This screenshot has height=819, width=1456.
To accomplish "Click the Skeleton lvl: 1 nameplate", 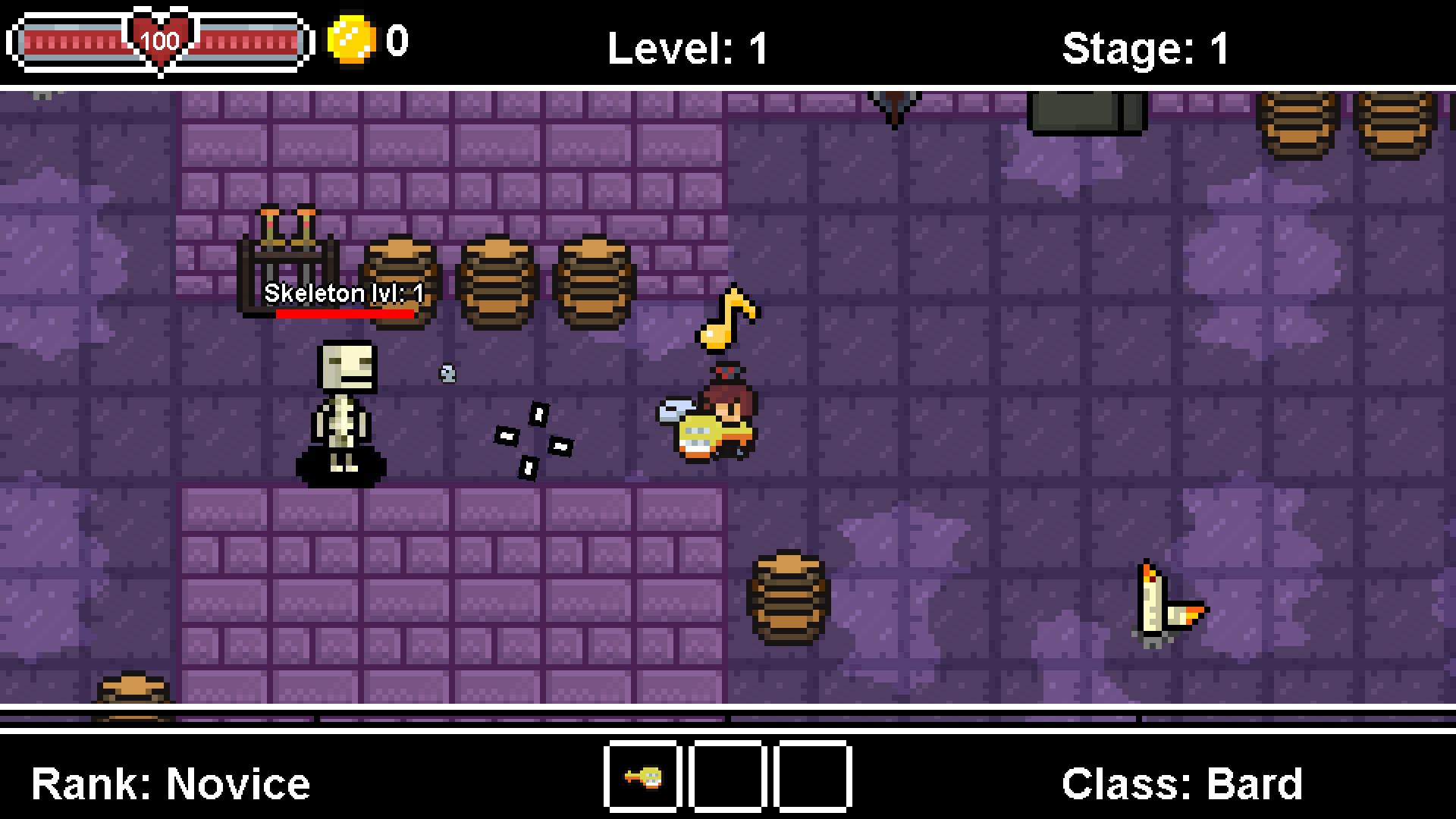I will pos(343,293).
